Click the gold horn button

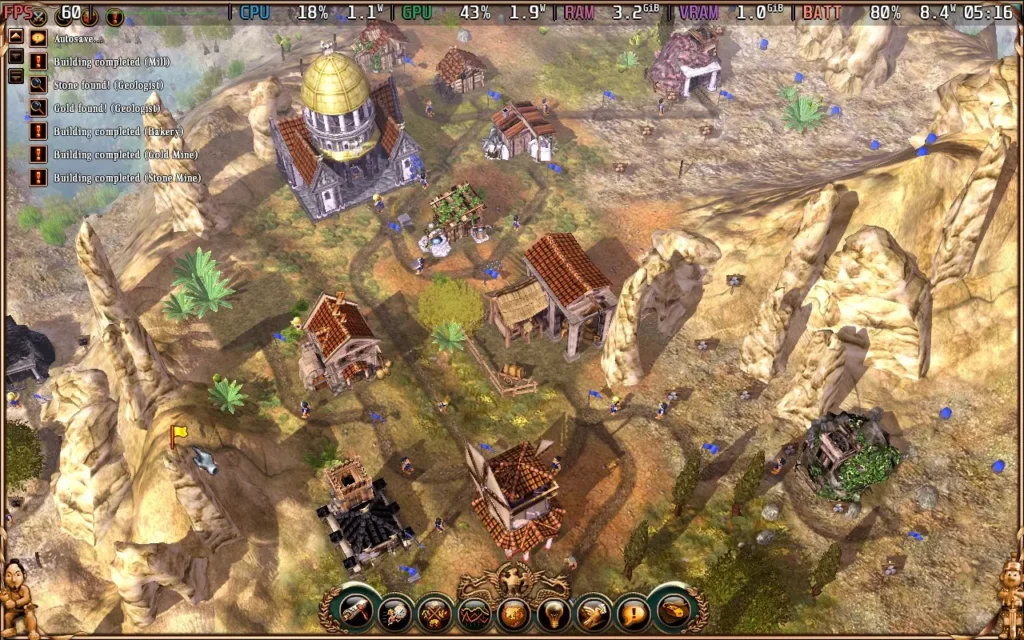670,610
